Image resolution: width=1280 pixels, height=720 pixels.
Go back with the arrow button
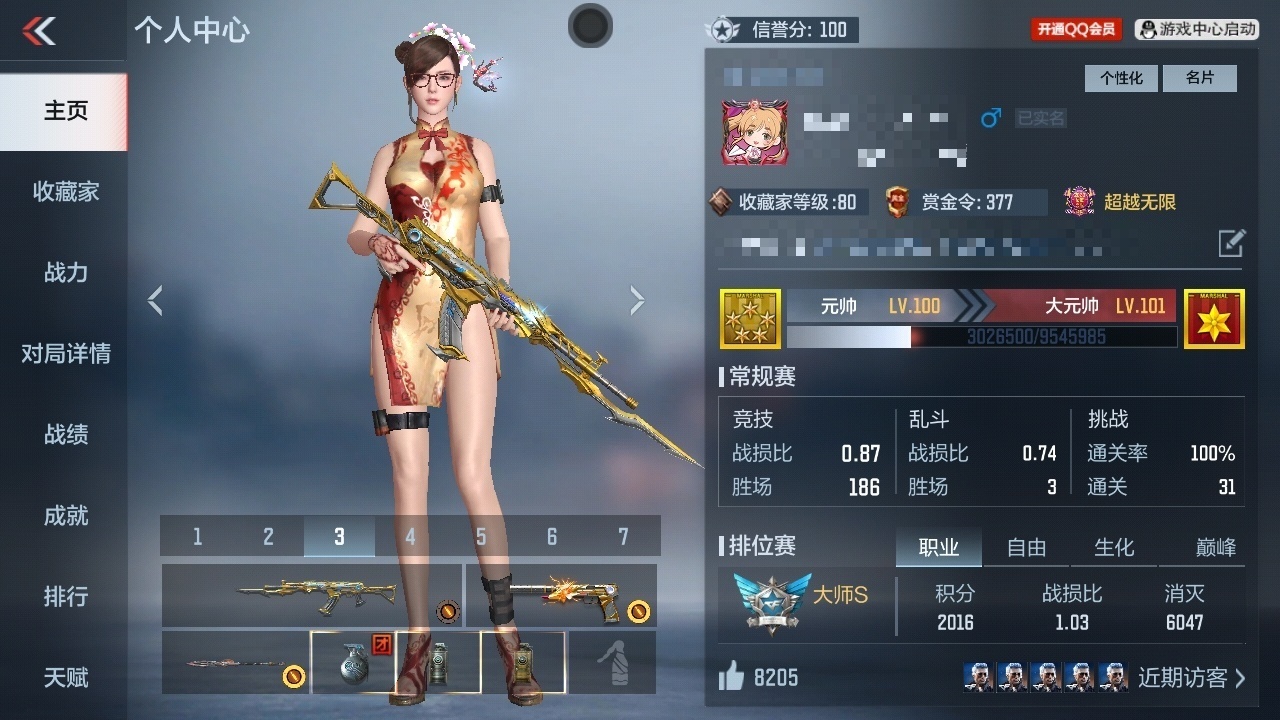40,31
